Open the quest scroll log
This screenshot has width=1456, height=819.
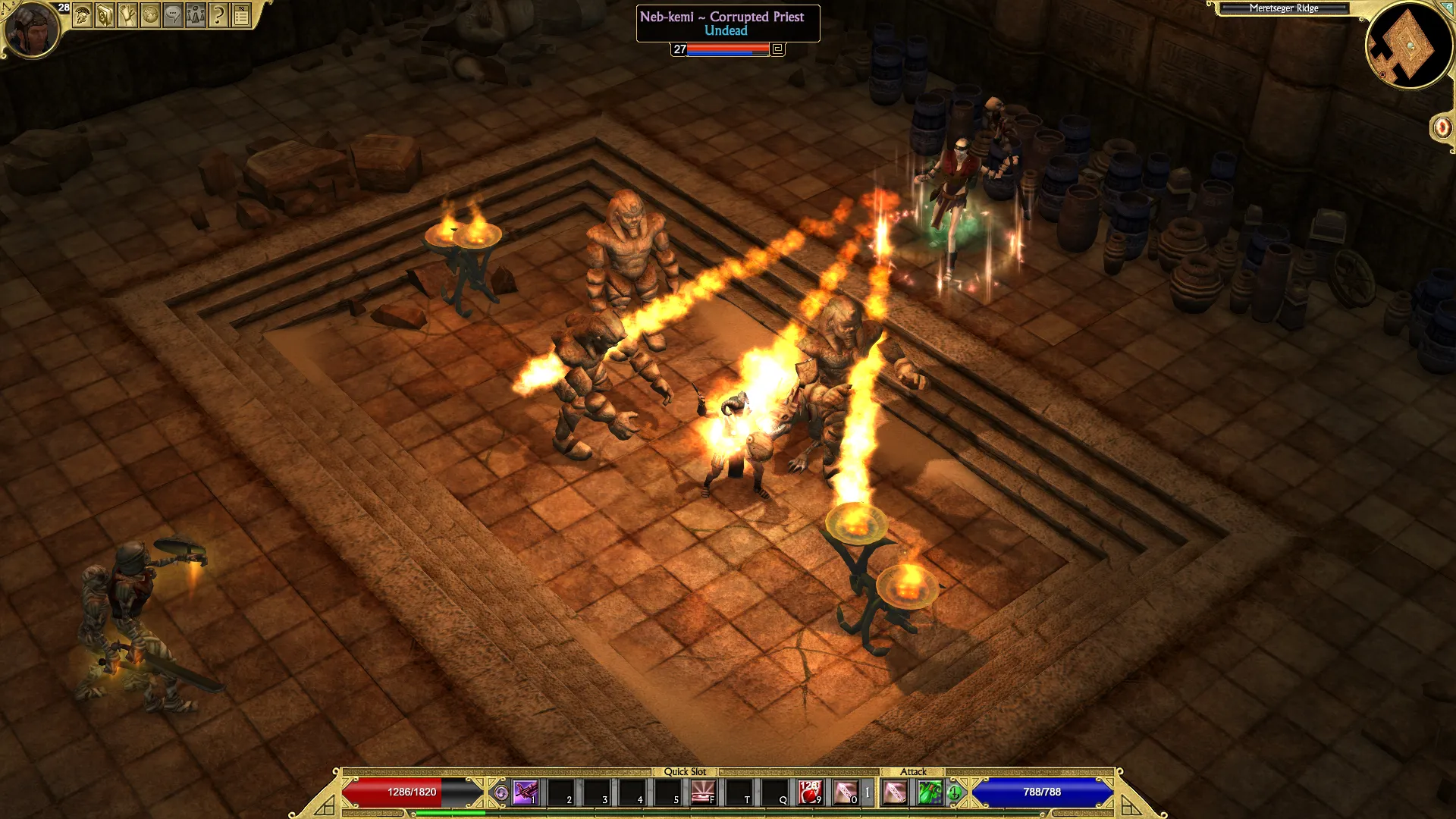[x=128, y=14]
